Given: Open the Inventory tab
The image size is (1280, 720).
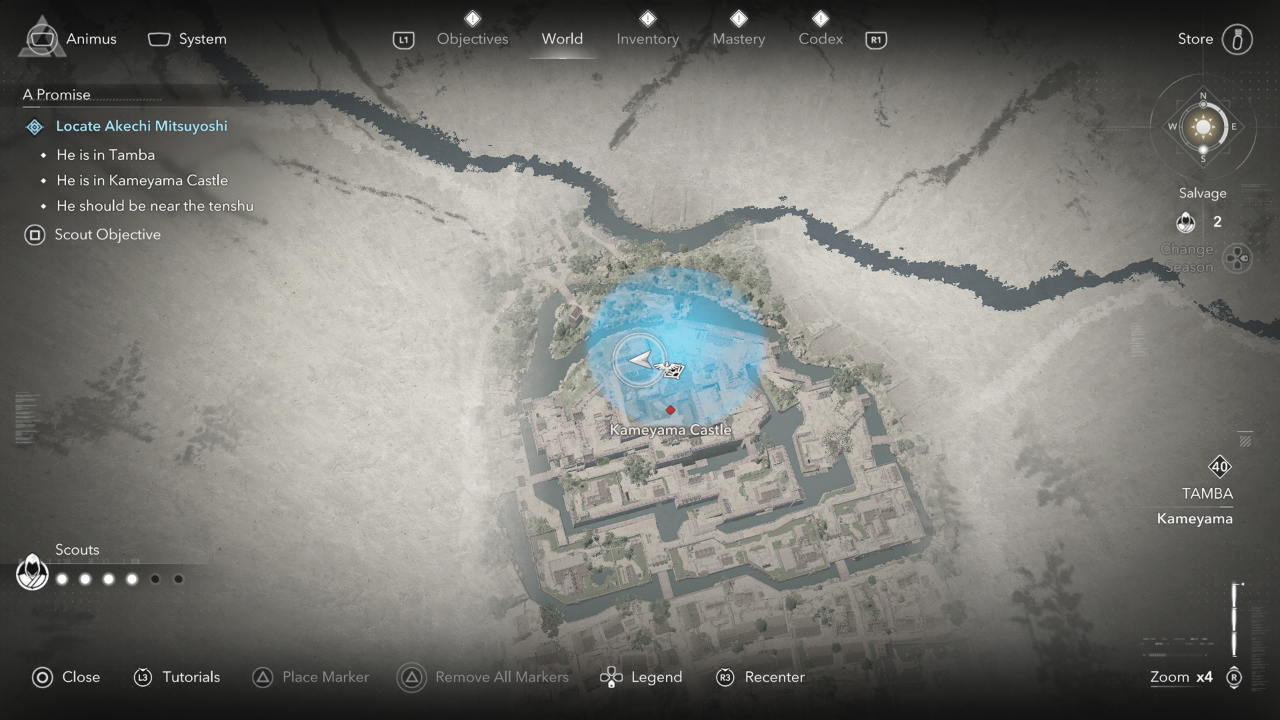Looking at the screenshot, I should point(647,39).
